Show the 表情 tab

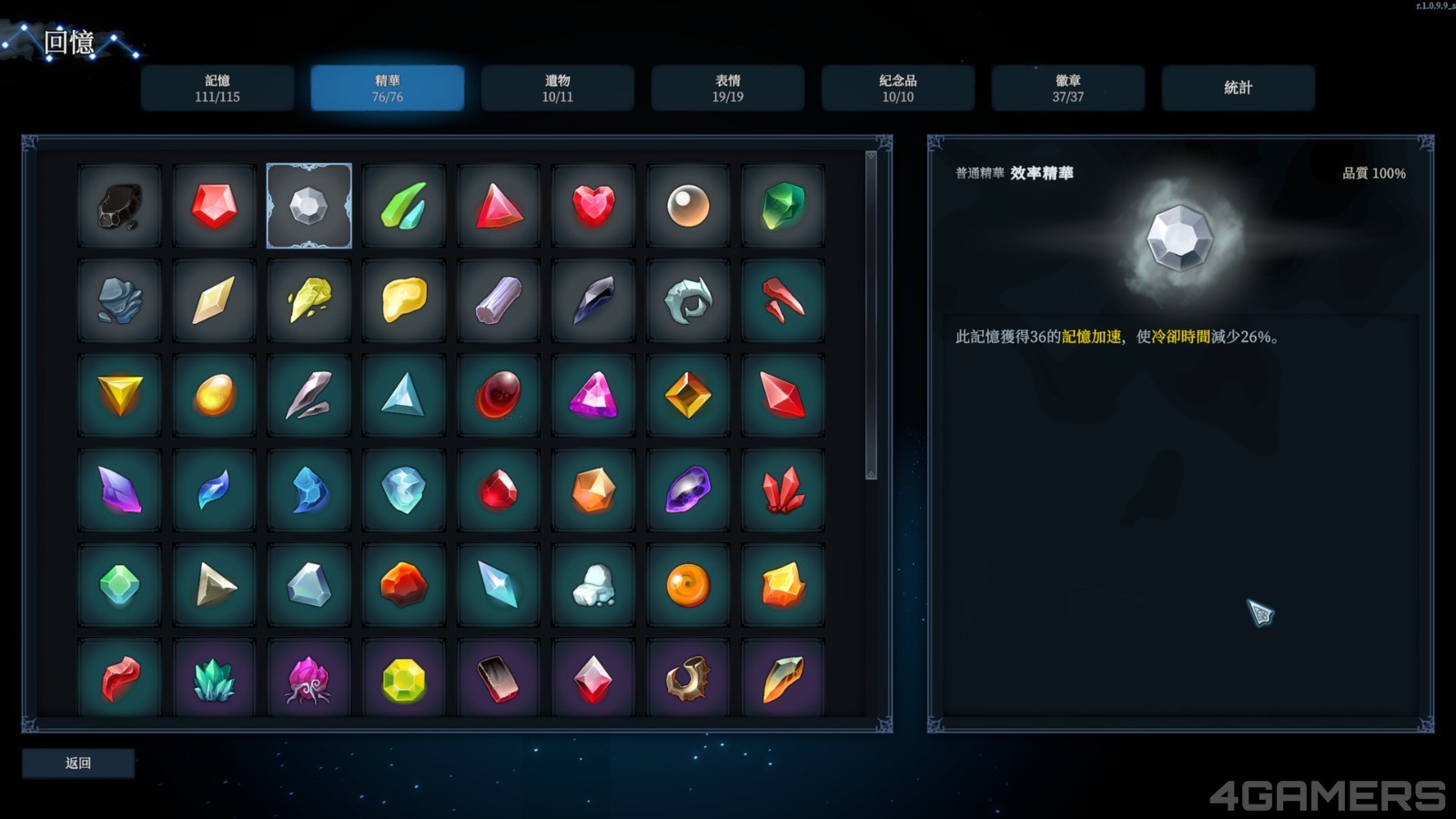tap(728, 88)
